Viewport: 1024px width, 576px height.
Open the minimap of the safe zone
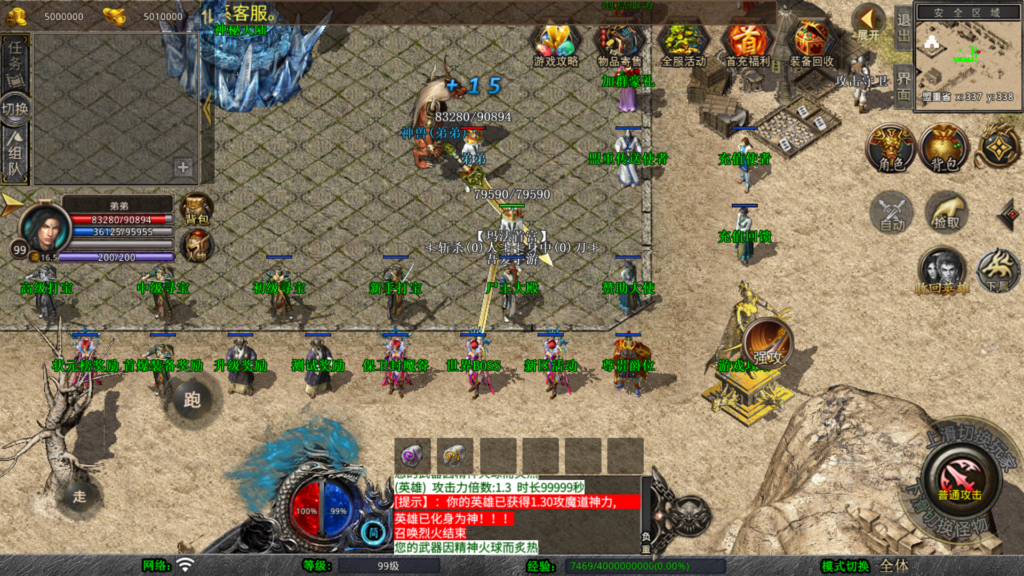965,53
